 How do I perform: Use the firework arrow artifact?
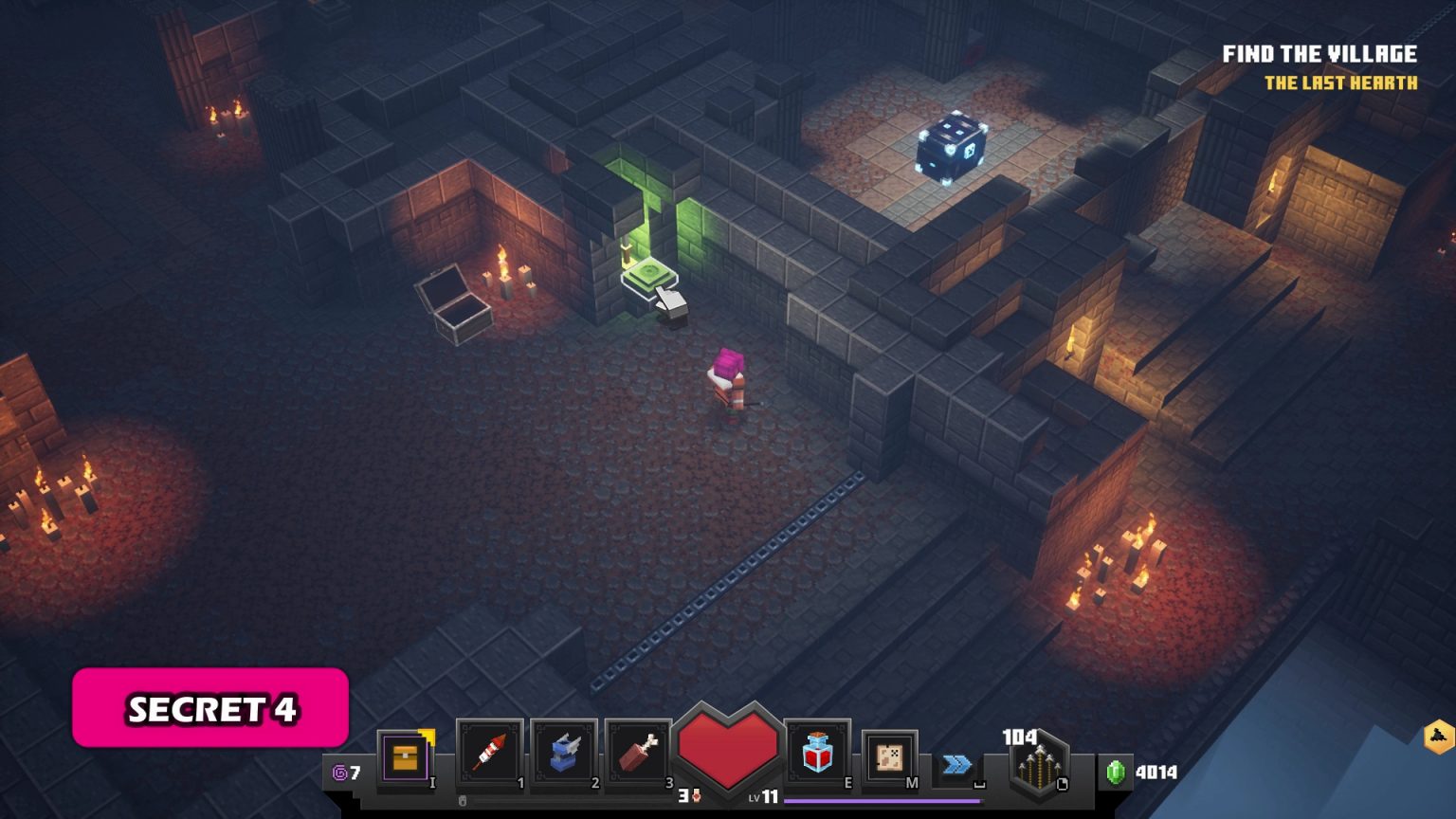tap(489, 755)
